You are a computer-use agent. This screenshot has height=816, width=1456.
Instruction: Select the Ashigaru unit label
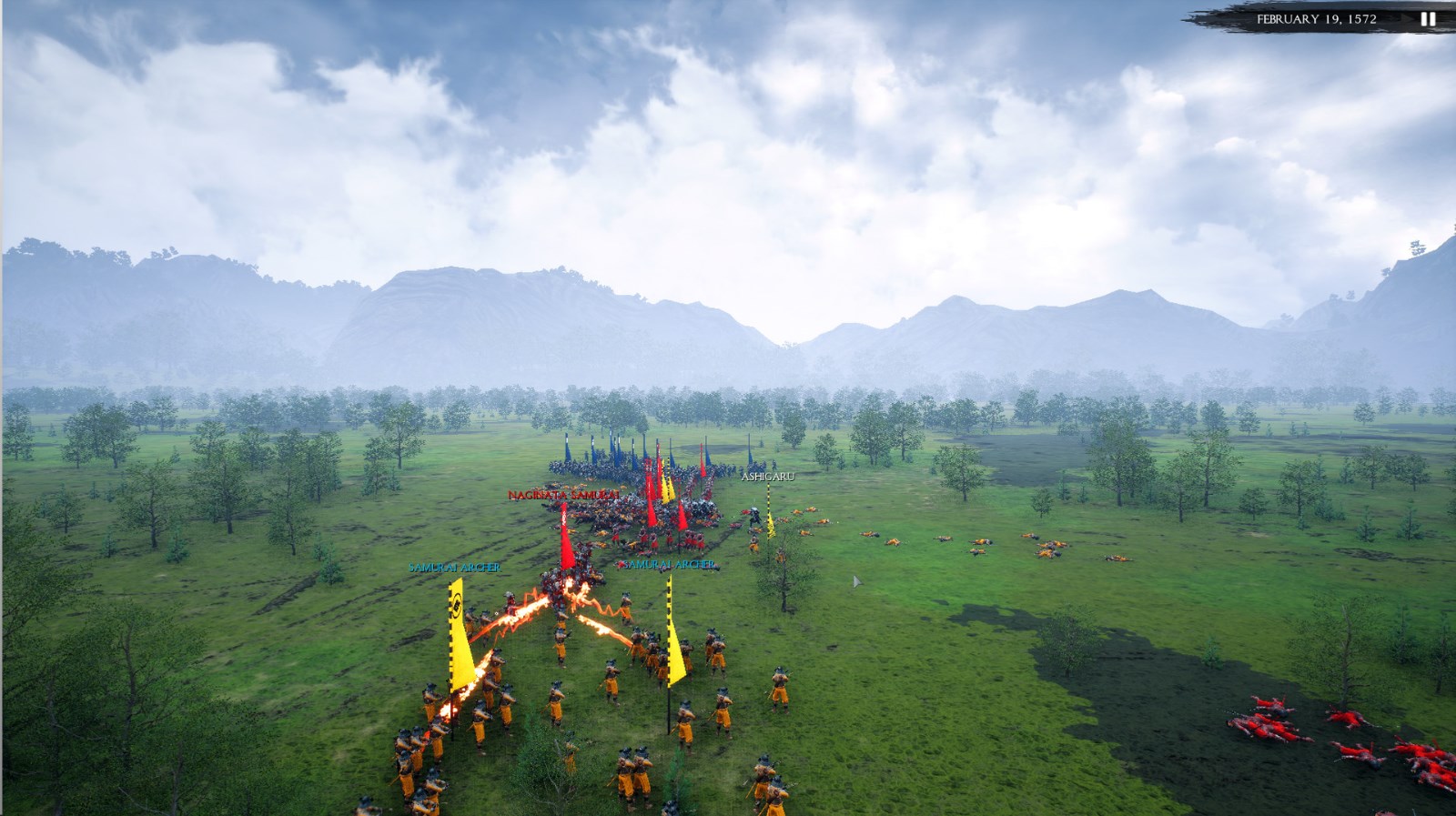(x=767, y=477)
